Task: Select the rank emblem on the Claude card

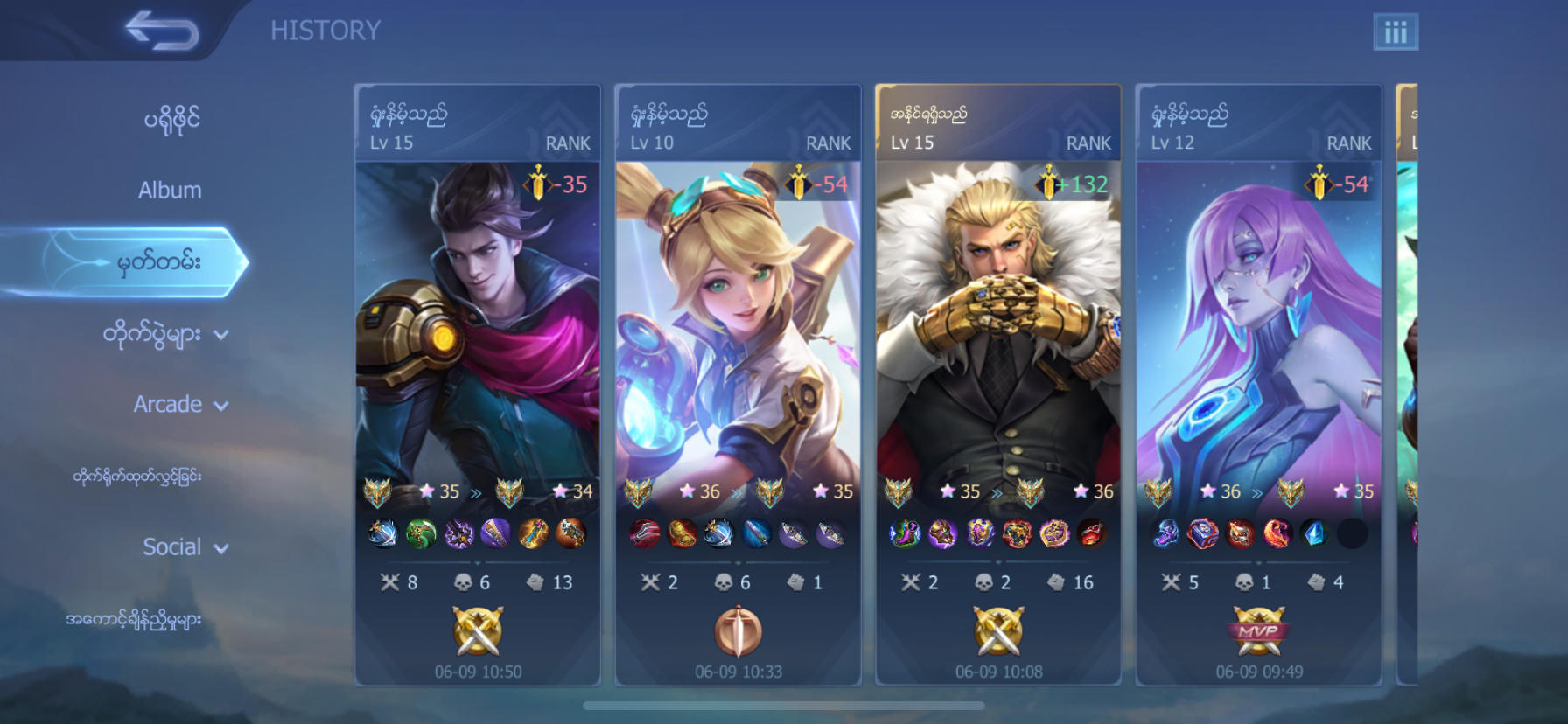Action: point(378,491)
